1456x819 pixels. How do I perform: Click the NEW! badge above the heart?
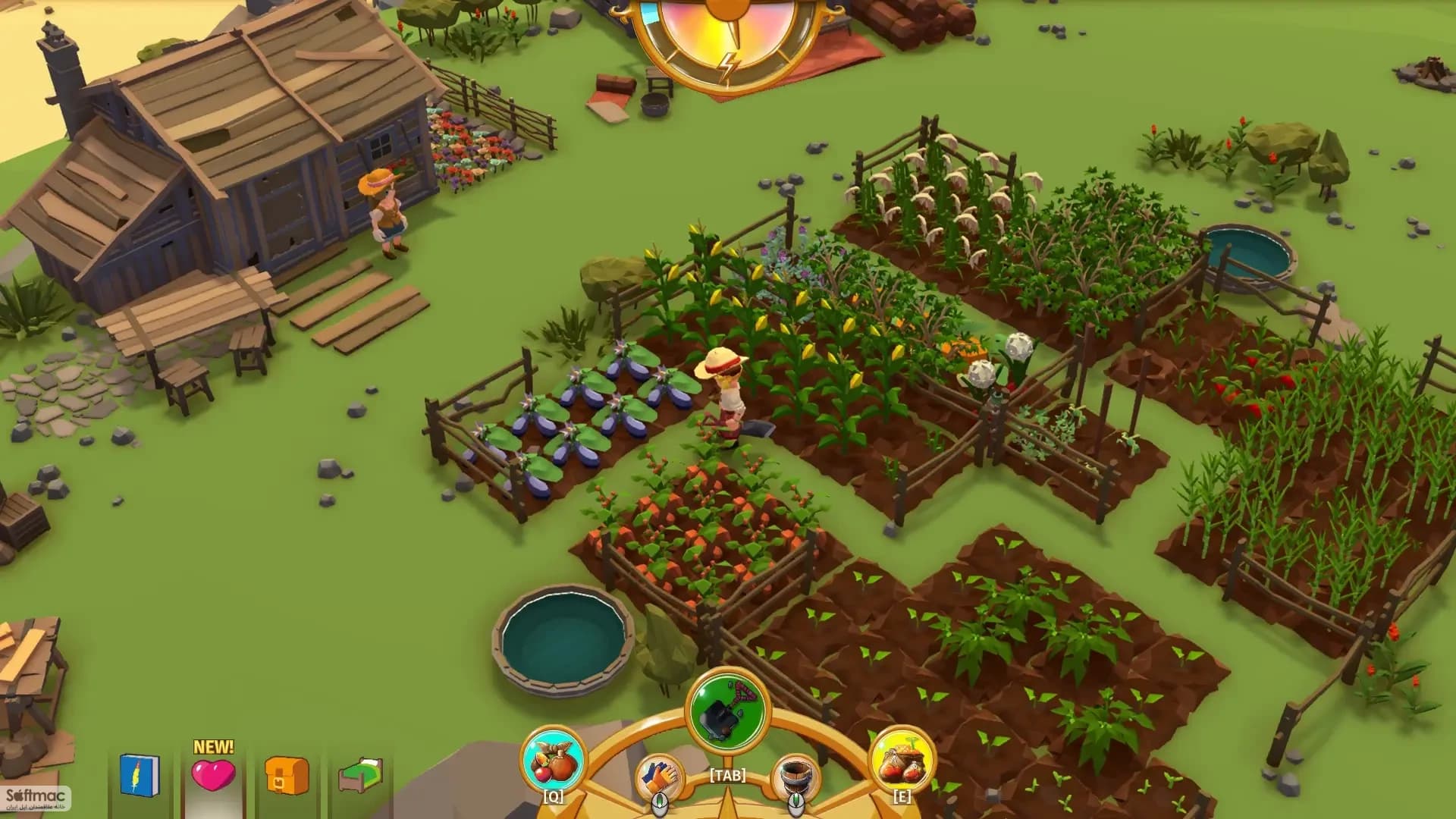214,745
